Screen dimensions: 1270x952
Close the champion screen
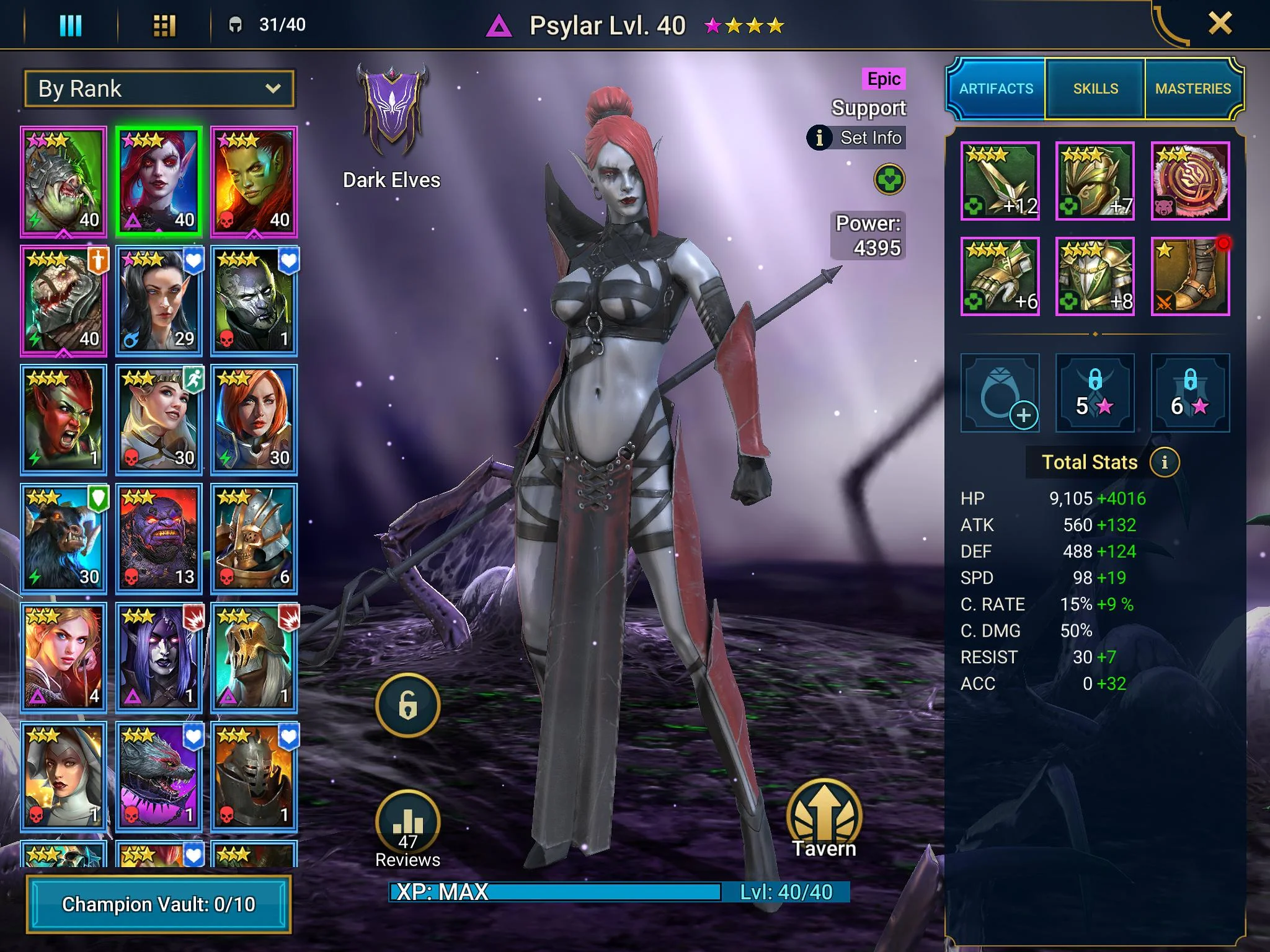[1220, 24]
